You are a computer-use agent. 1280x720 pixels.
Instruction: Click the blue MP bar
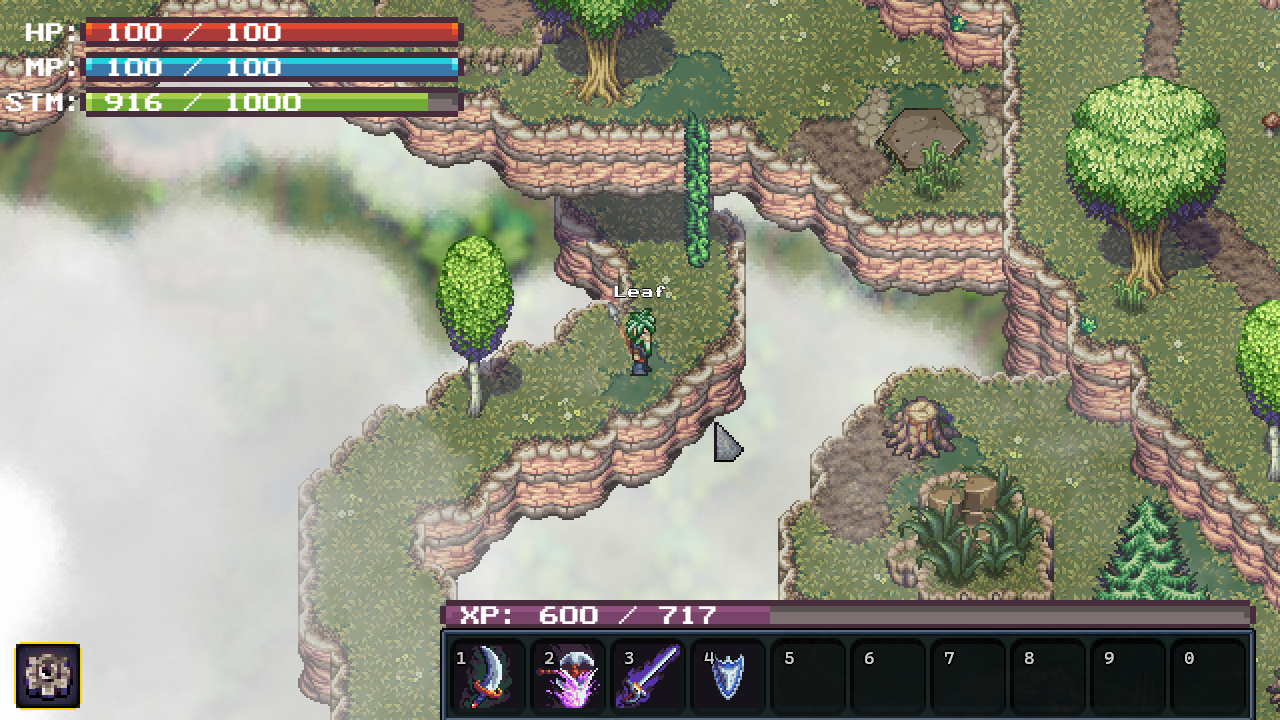coord(270,67)
